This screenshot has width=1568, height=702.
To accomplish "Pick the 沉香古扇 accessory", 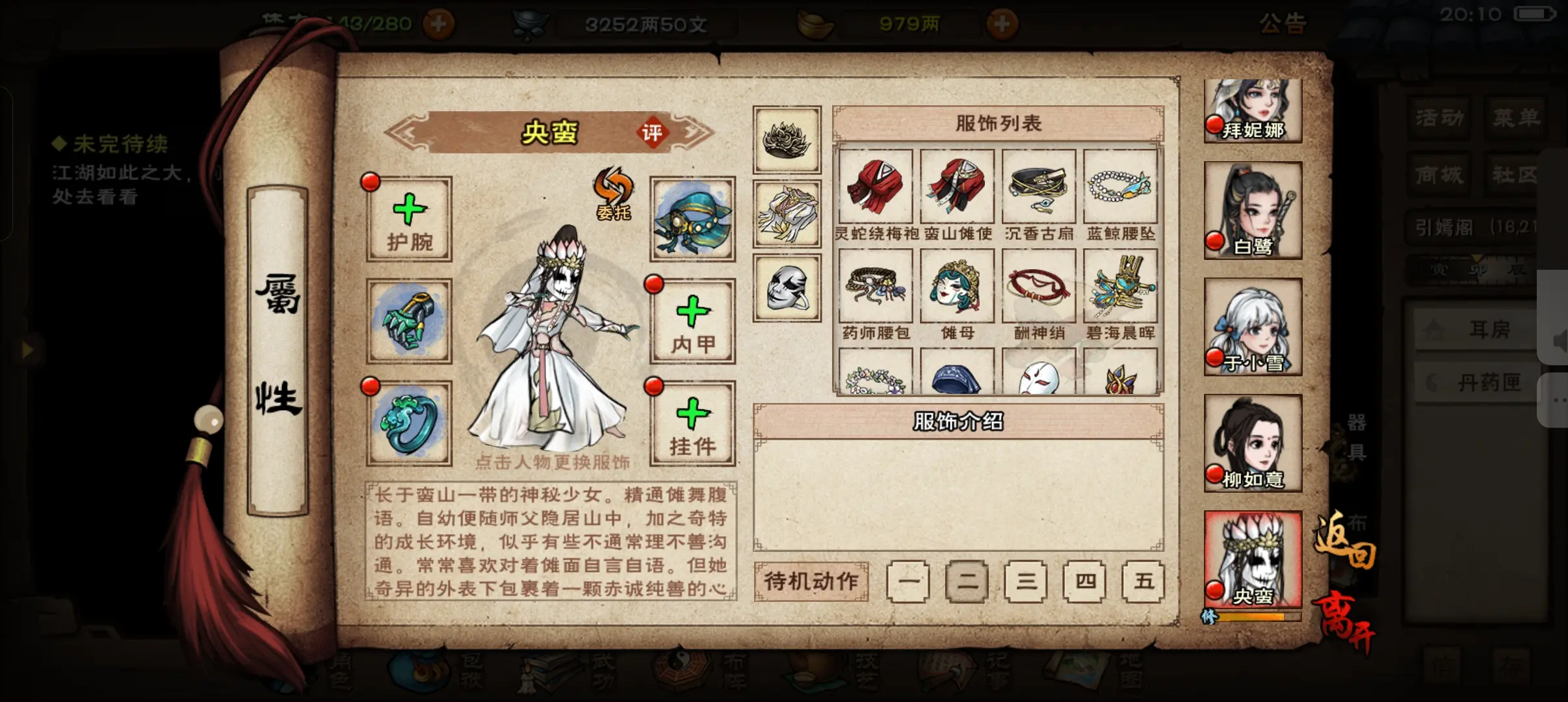I will (x=1039, y=187).
